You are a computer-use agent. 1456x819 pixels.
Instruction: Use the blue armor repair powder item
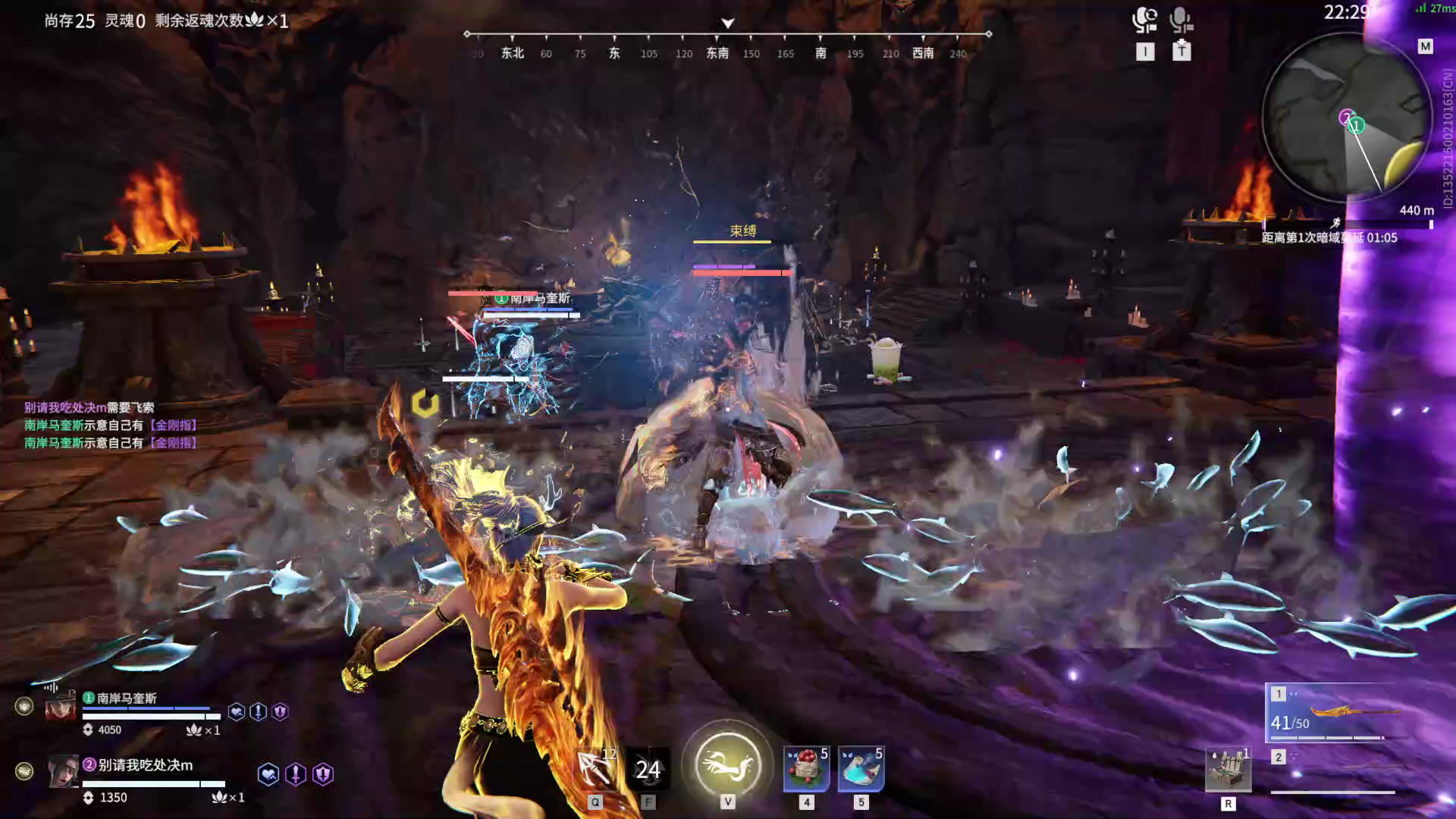[861, 769]
